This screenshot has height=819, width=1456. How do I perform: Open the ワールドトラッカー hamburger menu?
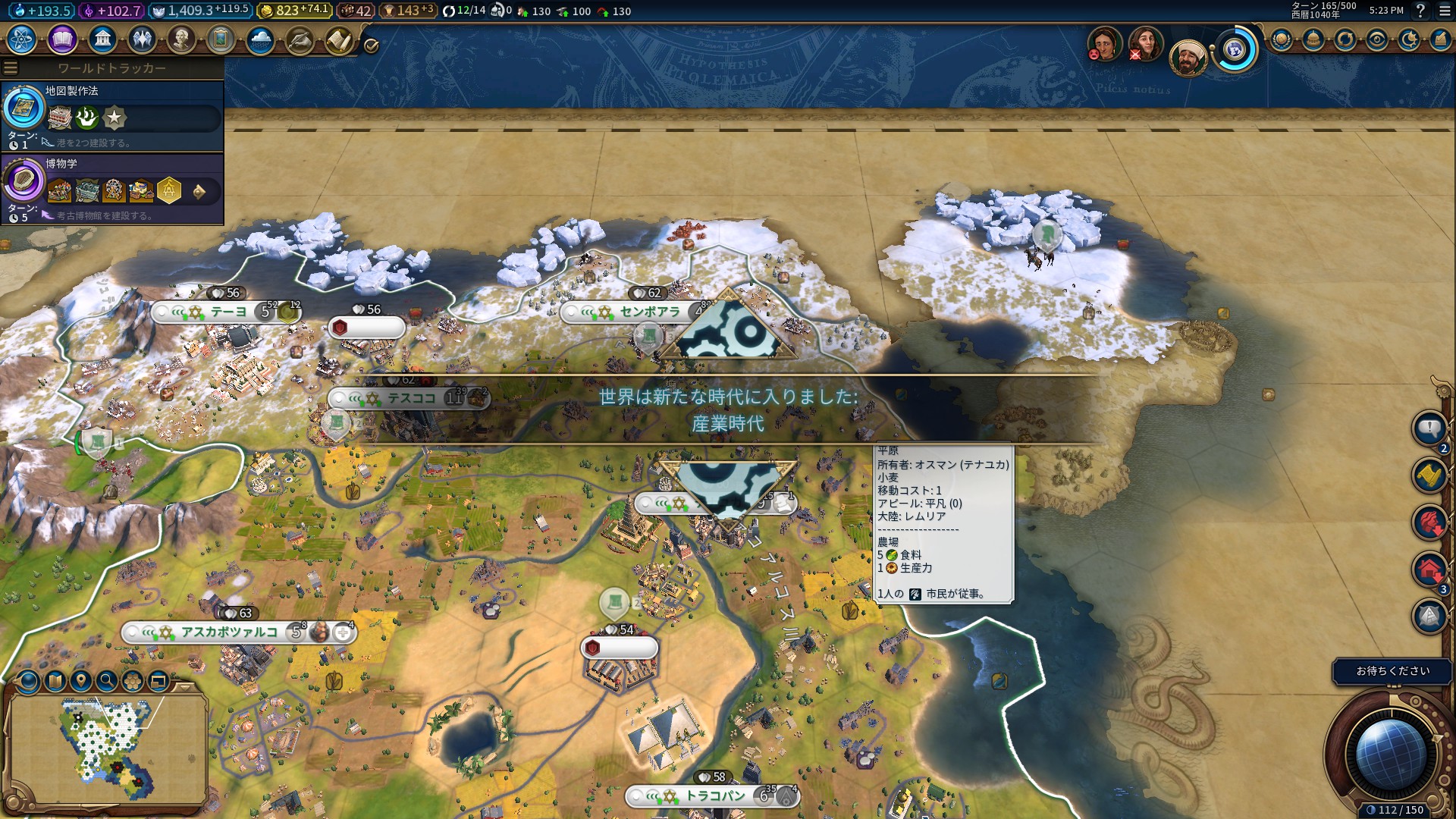tap(11, 68)
